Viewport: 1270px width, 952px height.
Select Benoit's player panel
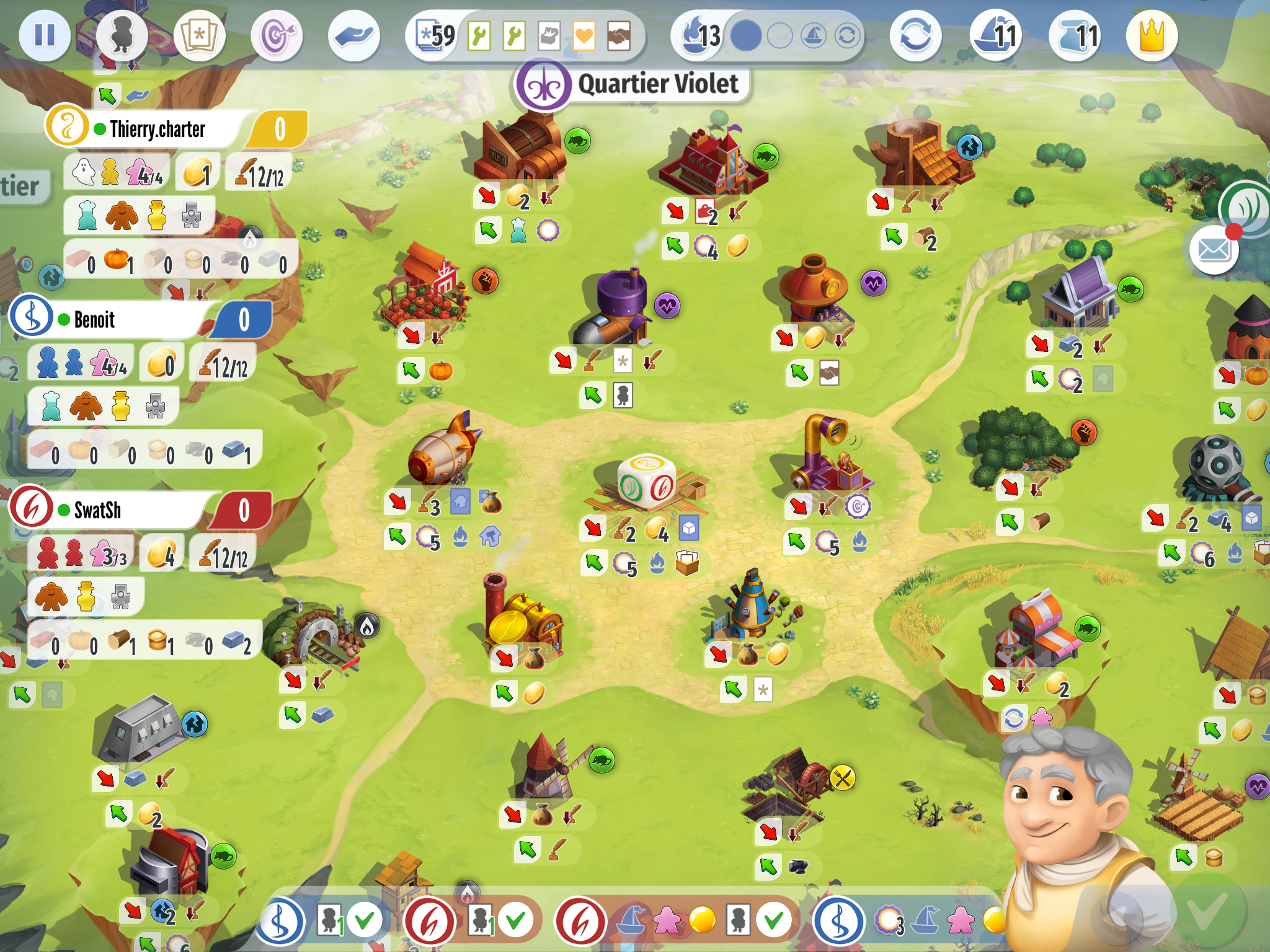(x=124, y=319)
